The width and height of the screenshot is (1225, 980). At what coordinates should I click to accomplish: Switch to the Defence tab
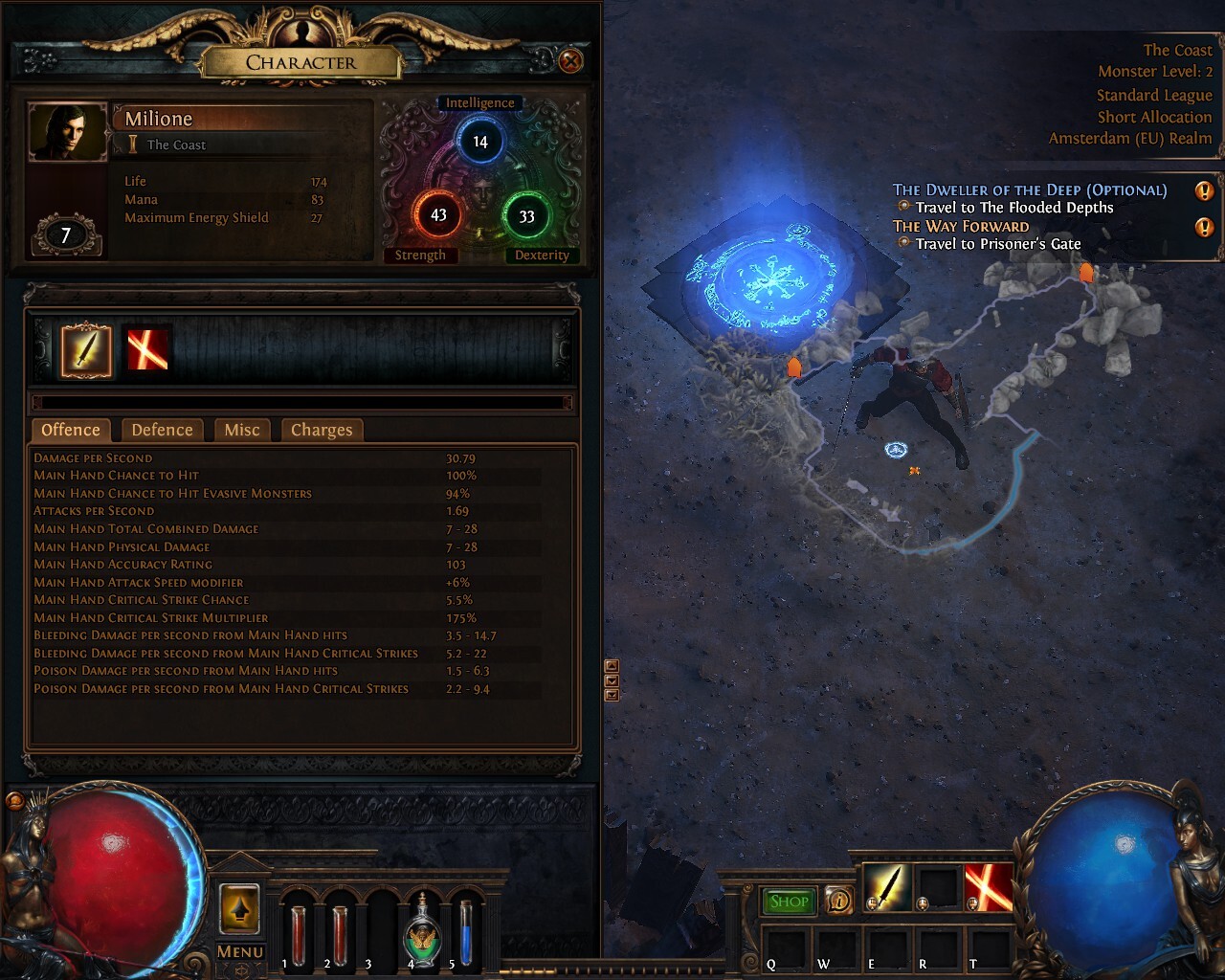tap(162, 430)
